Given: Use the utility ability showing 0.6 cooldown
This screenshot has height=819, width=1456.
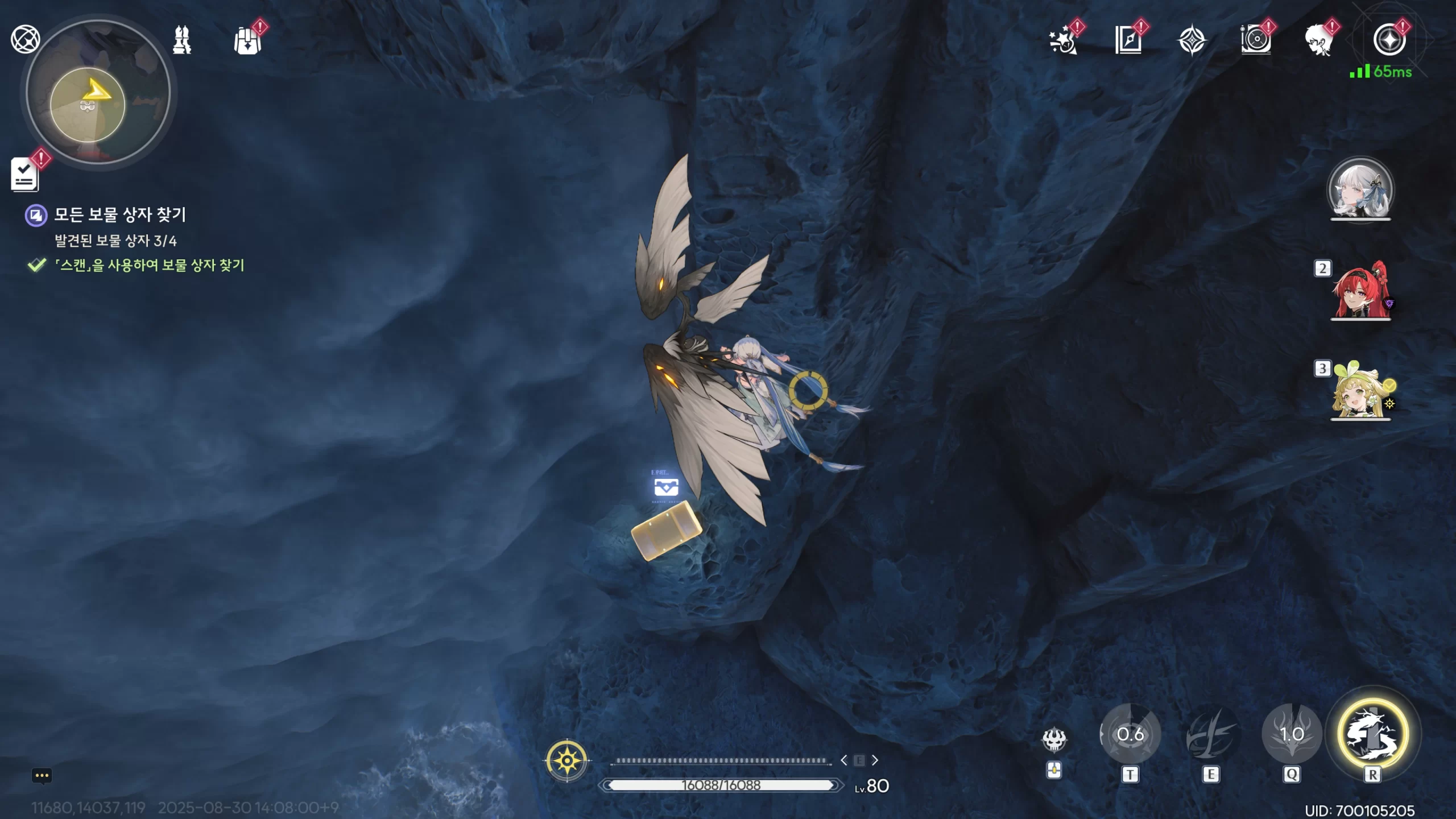Looking at the screenshot, I should 1130,735.
